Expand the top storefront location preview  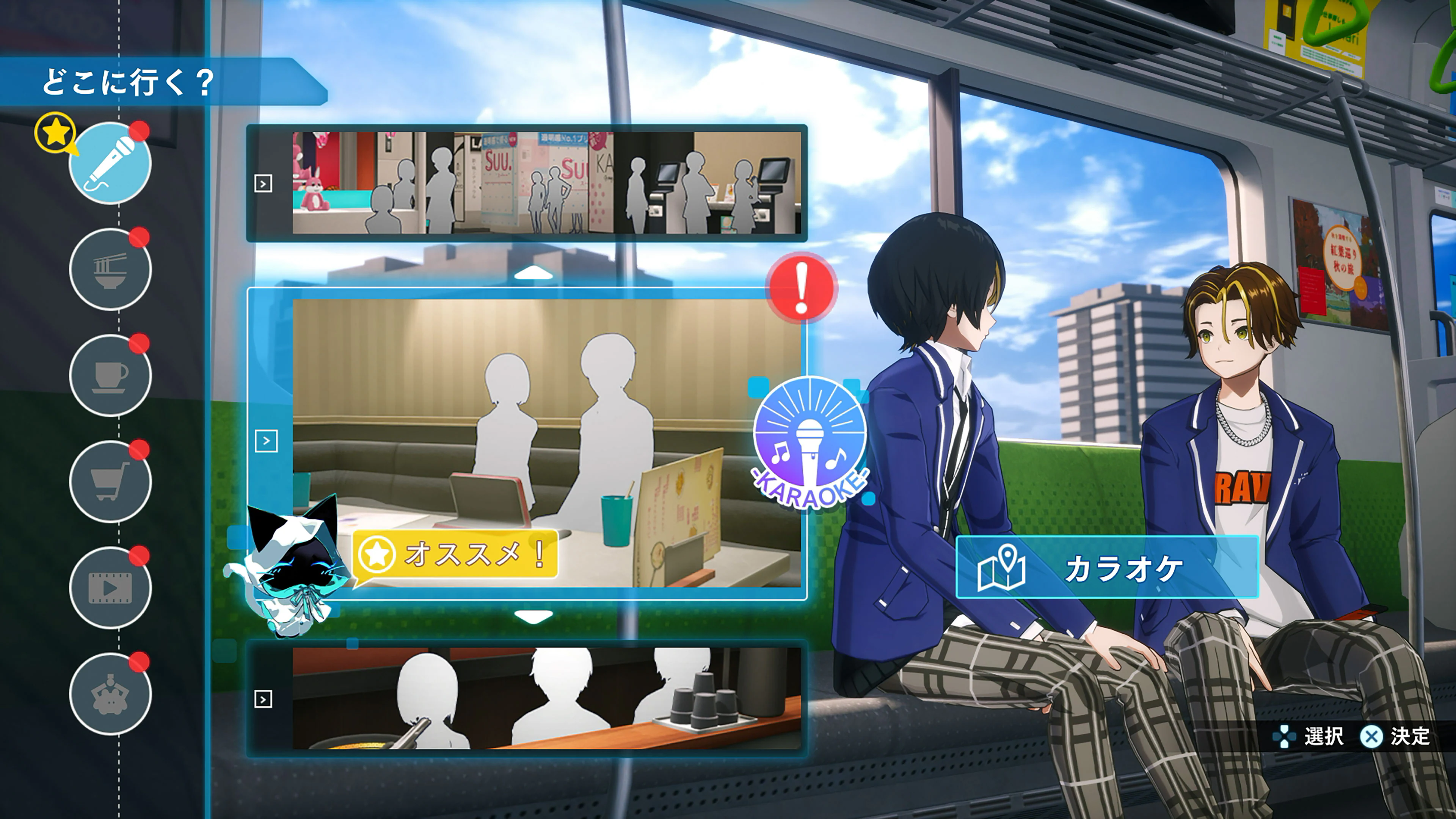point(263,182)
